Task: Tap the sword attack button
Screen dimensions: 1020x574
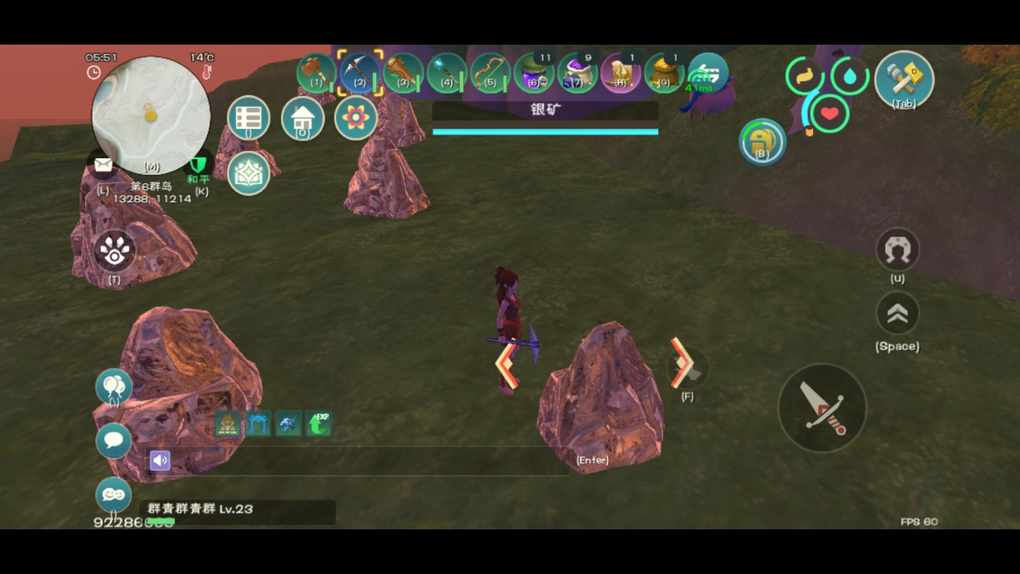Action: [x=822, y=408]
